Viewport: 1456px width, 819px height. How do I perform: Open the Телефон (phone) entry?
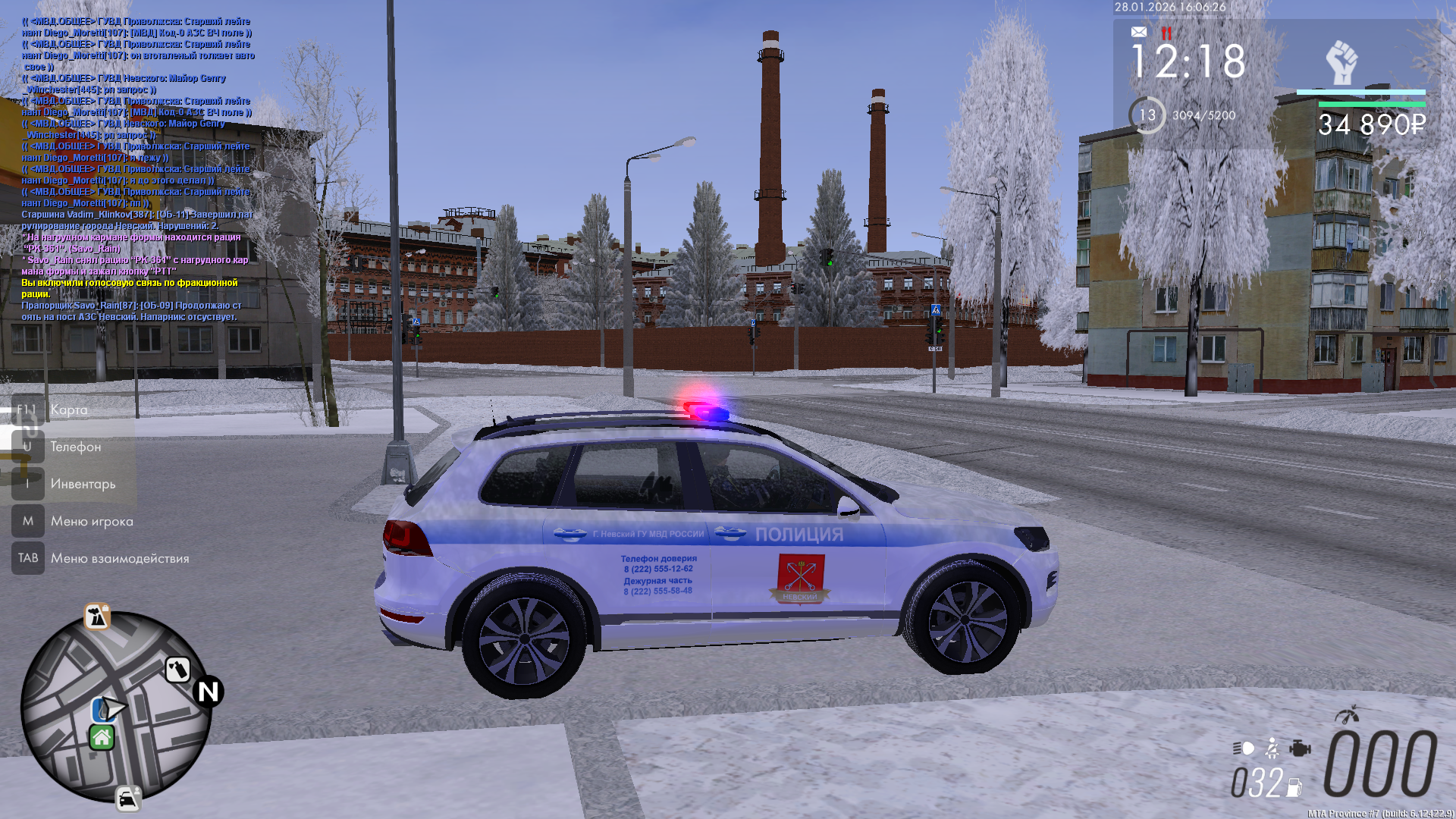point(75,447)
